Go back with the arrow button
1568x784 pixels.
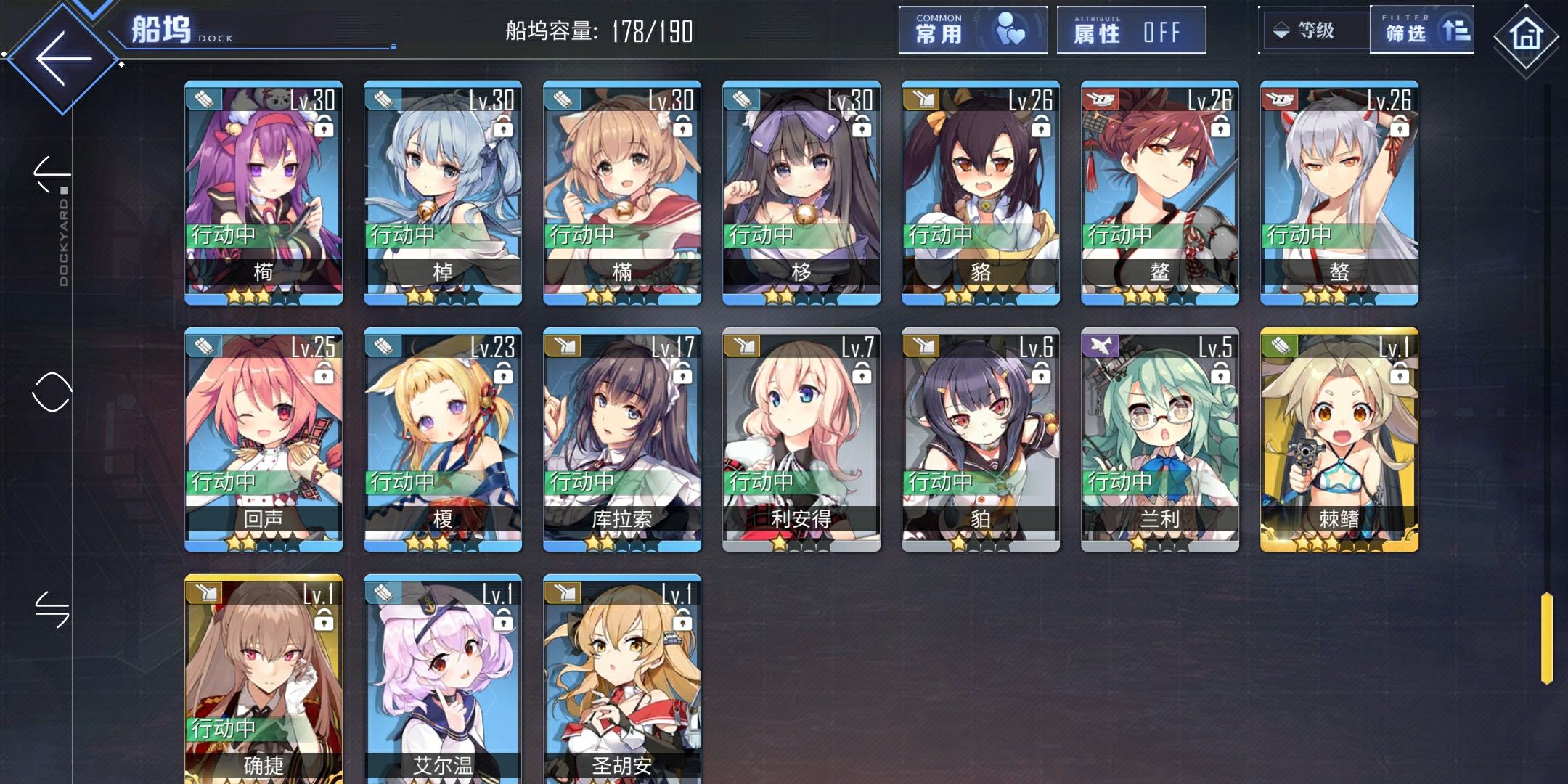point(64,58)
